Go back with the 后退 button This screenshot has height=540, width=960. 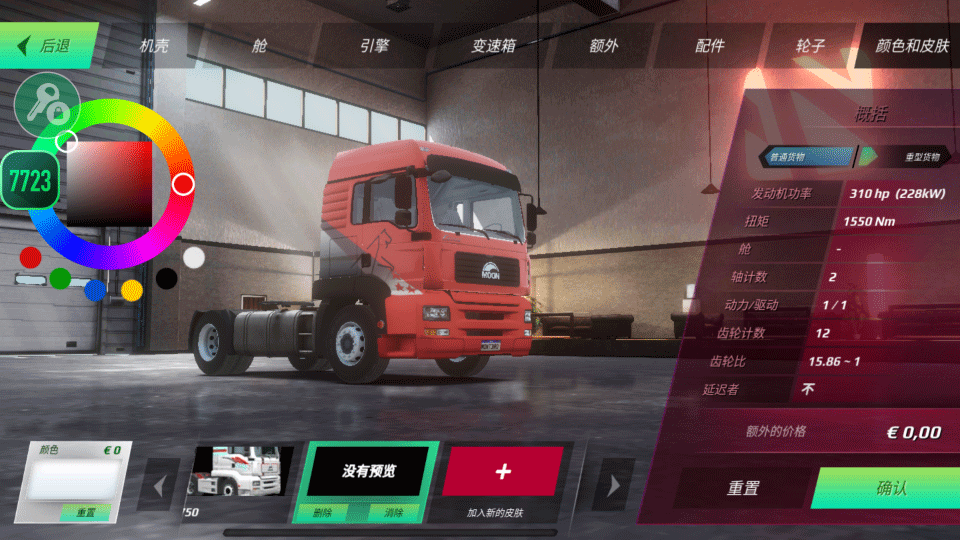click(50, 46)
